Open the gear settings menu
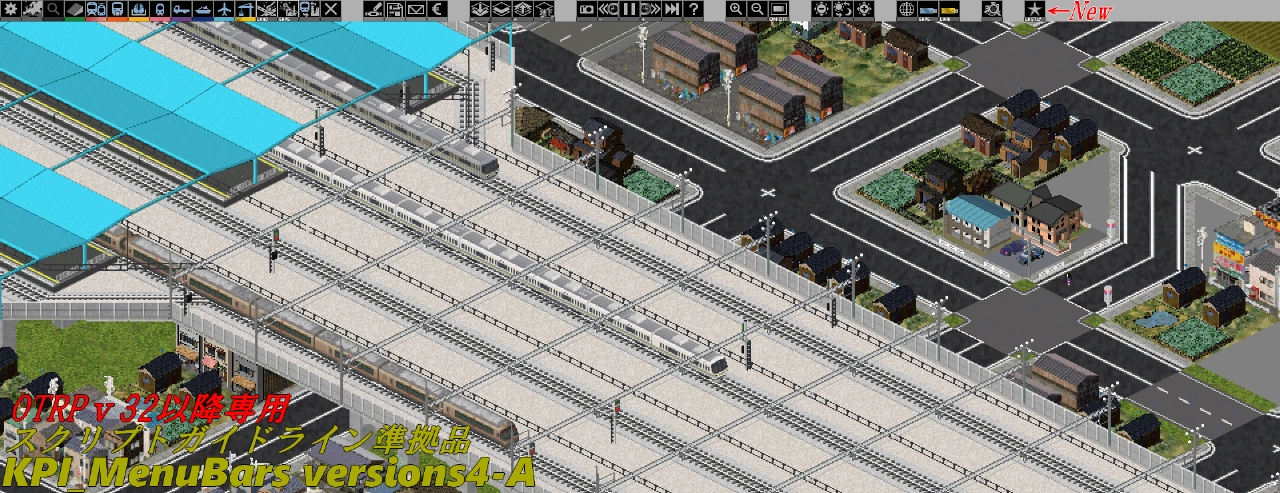The image size is (1280, 493). click(11, 9)
